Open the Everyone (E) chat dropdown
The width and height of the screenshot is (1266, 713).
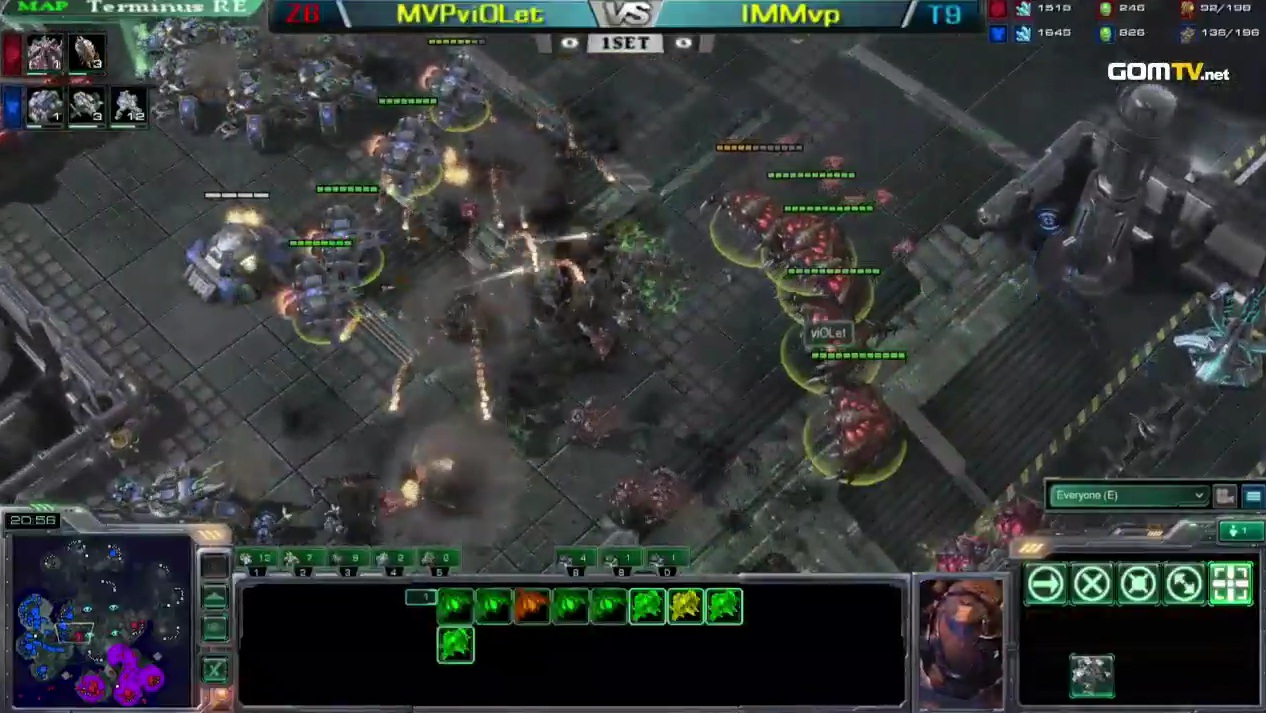(1127, 495)
